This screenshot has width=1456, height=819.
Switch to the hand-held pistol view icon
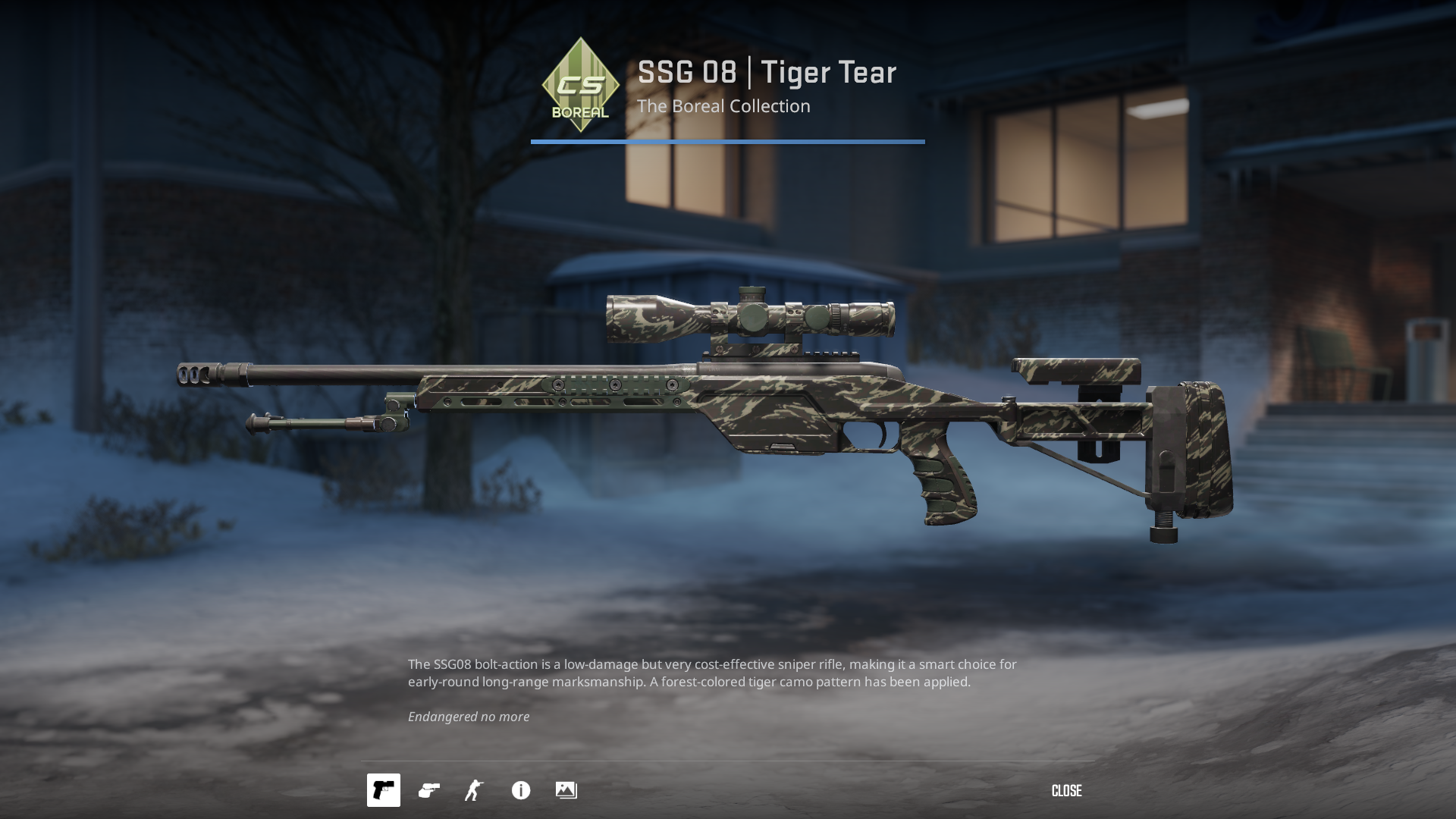[x=429, y=790]
